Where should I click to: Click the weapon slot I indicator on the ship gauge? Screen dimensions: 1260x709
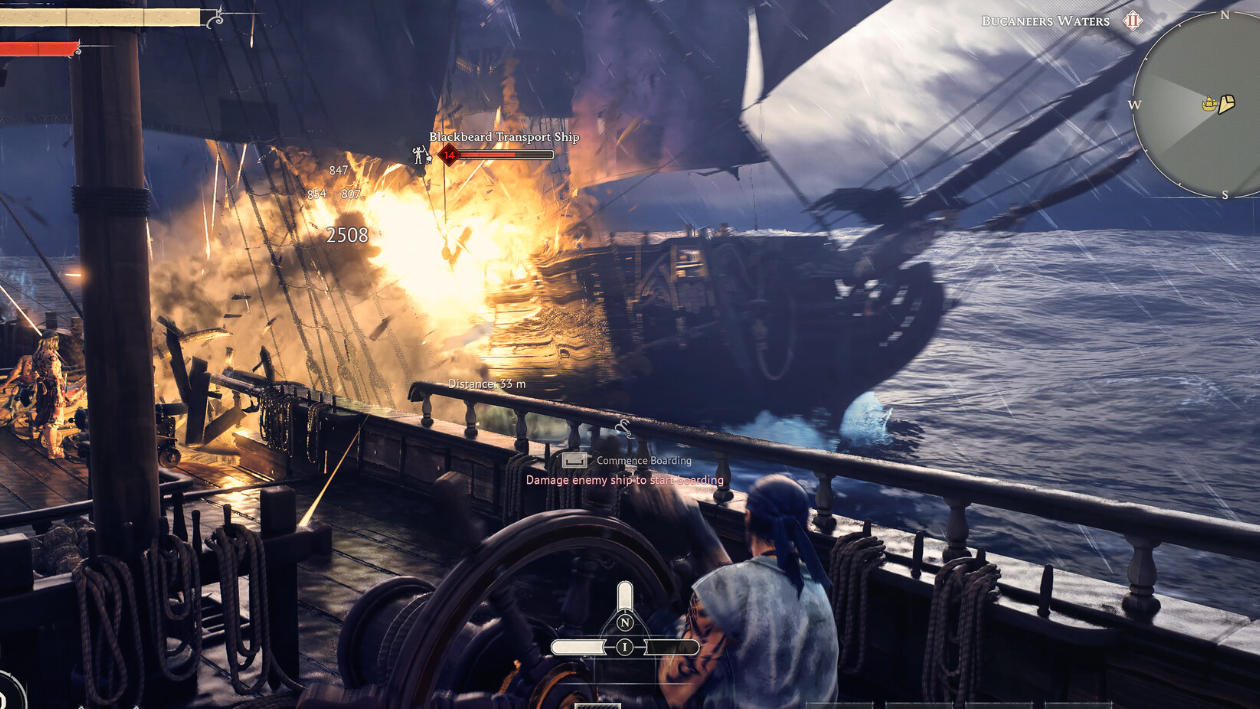pyautogui.click(x=625, y=647)
